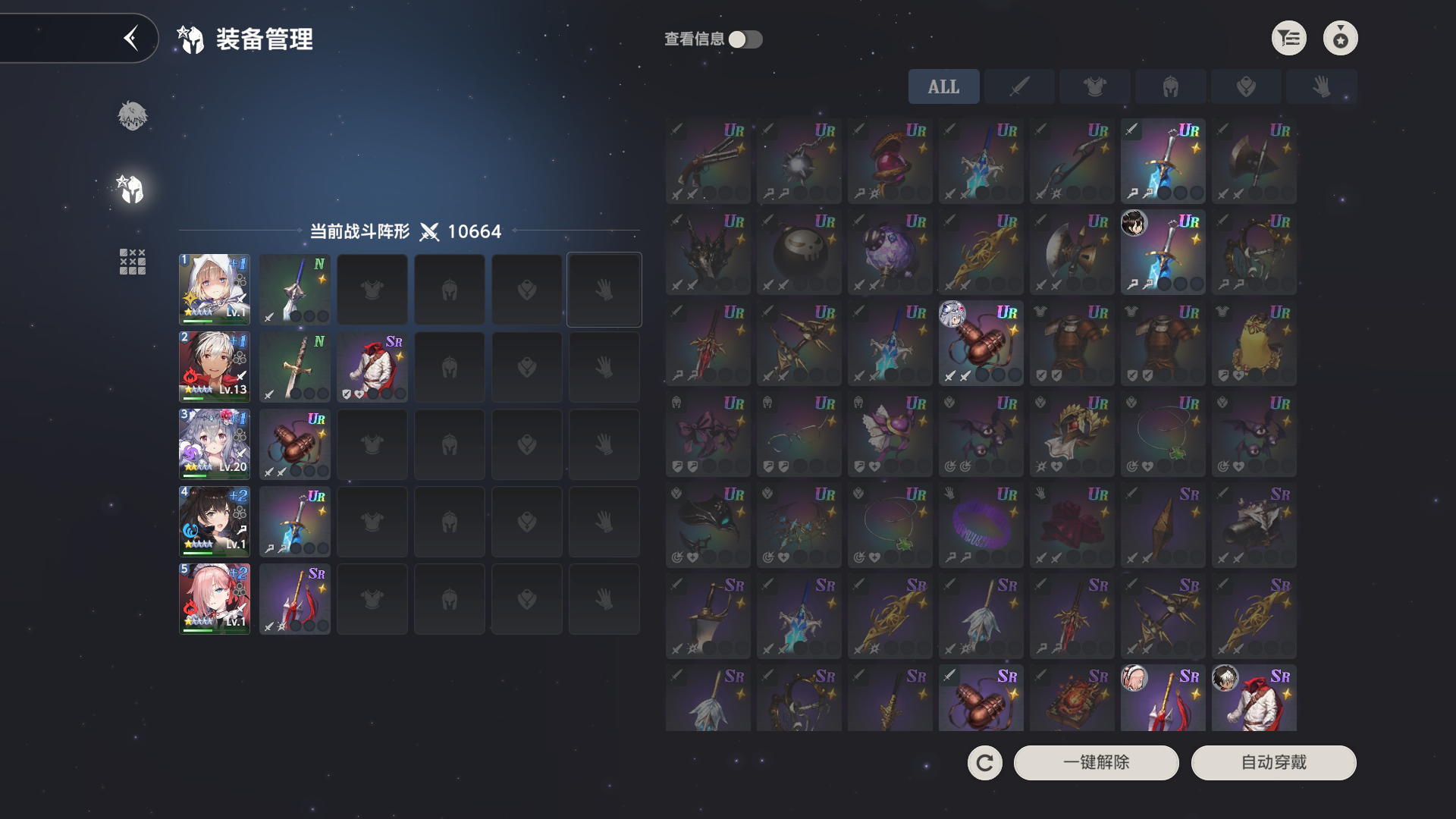Click 一键解除 to unequip all

tap(1096, 762)
